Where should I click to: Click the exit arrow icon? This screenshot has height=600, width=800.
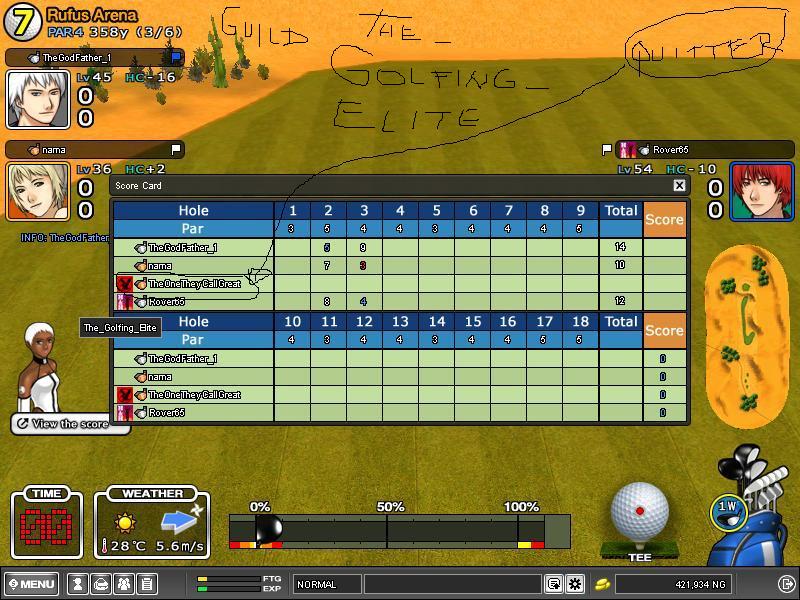(786, 584)
